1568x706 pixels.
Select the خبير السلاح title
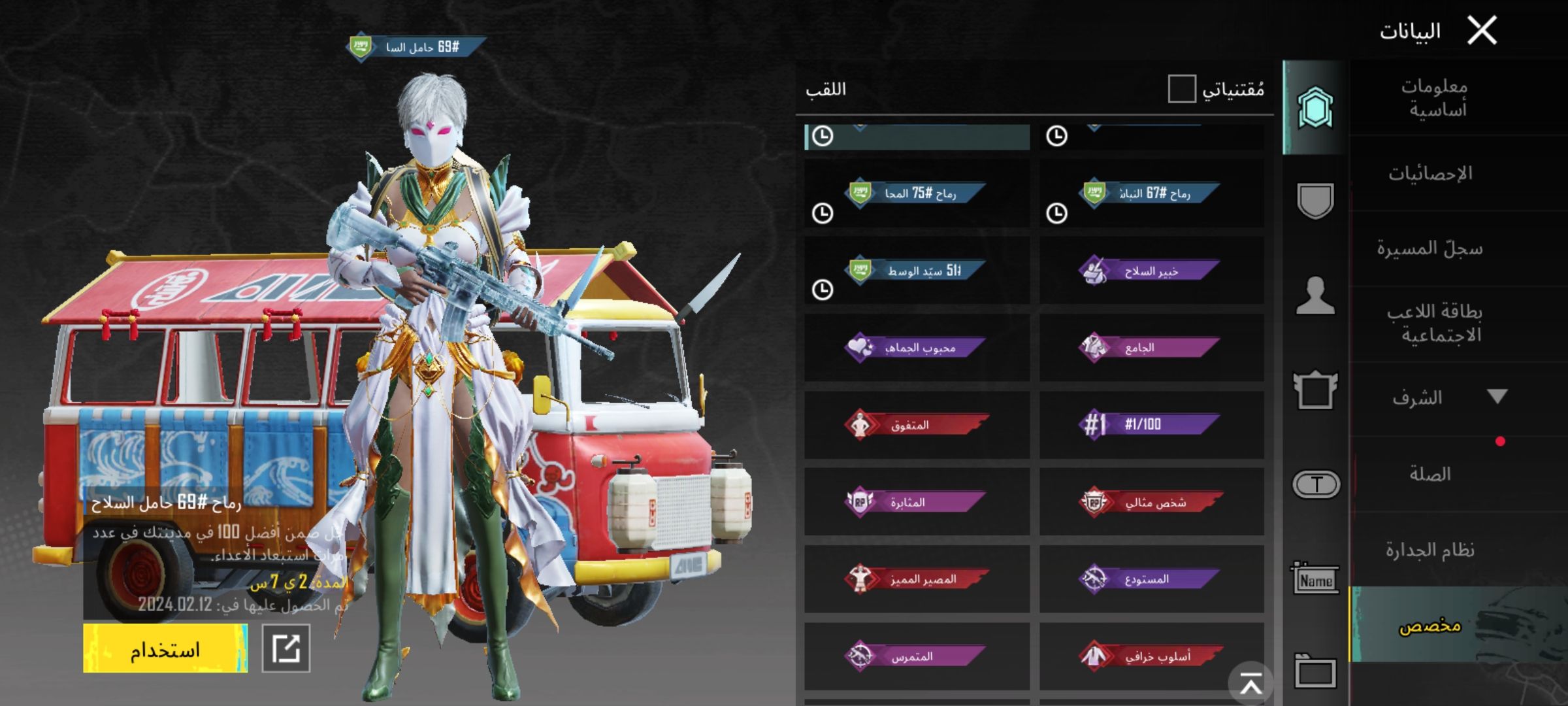pyautogui.click(x=1151, y=271)
